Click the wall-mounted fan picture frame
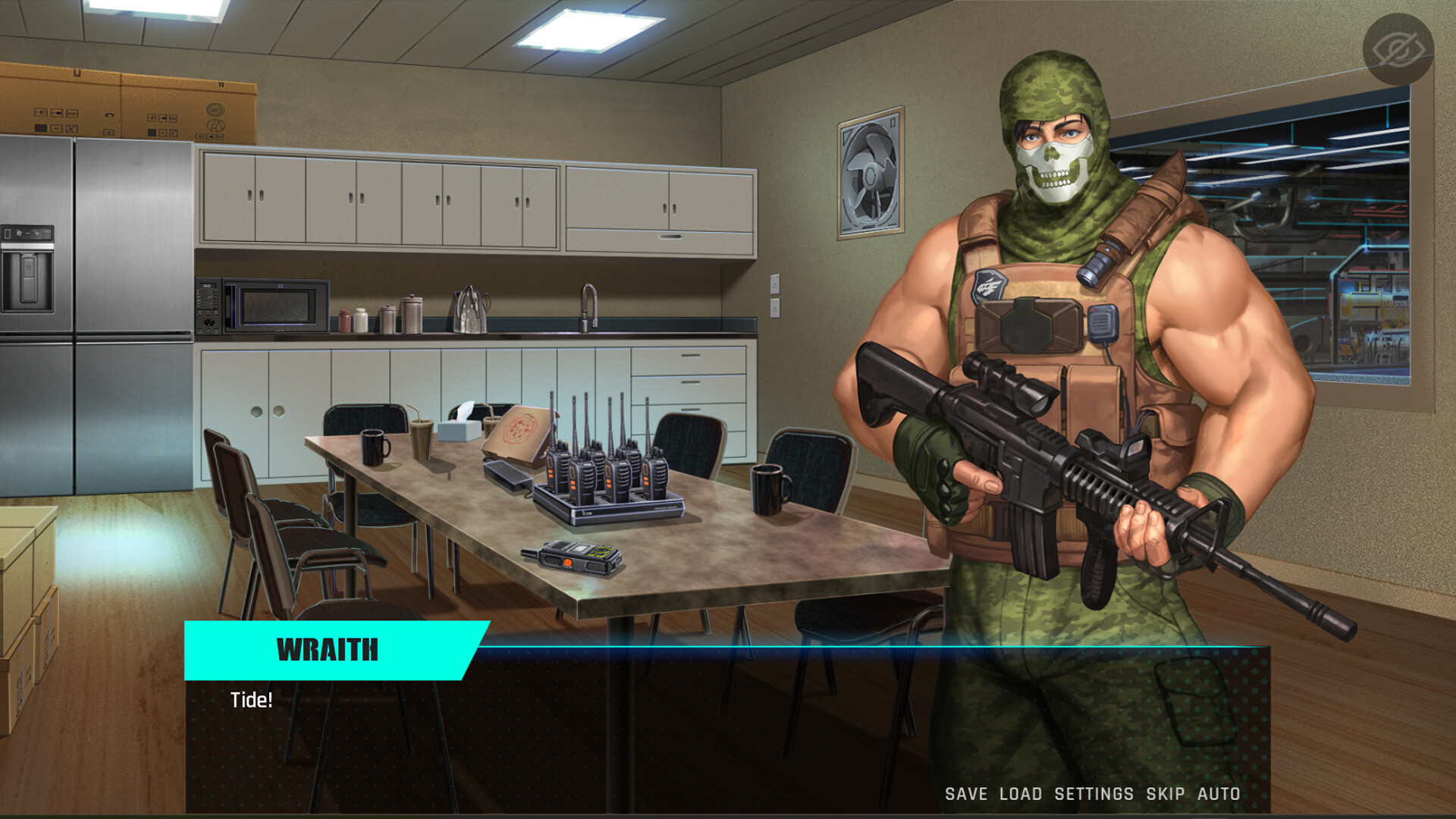 [871, 171]
